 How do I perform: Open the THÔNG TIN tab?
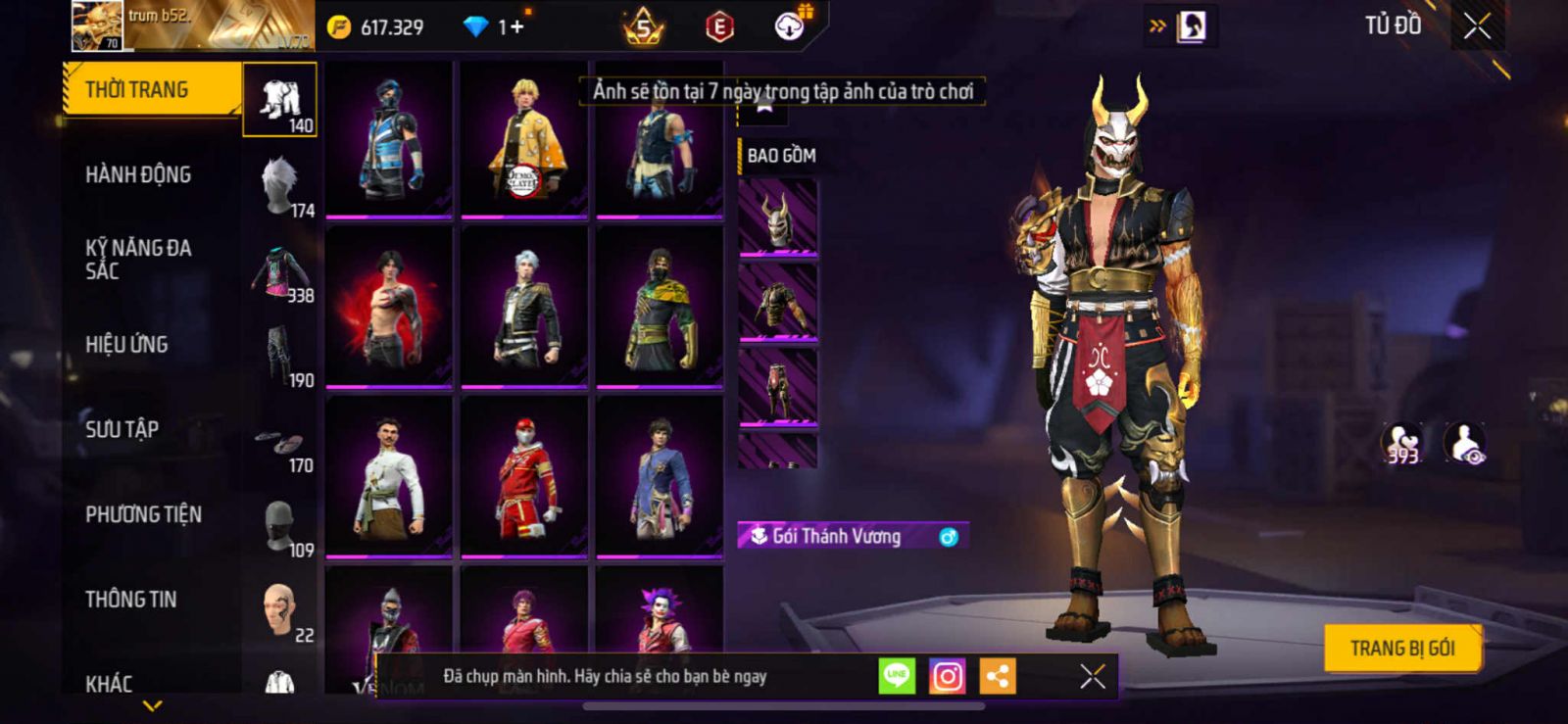[130, 600]
